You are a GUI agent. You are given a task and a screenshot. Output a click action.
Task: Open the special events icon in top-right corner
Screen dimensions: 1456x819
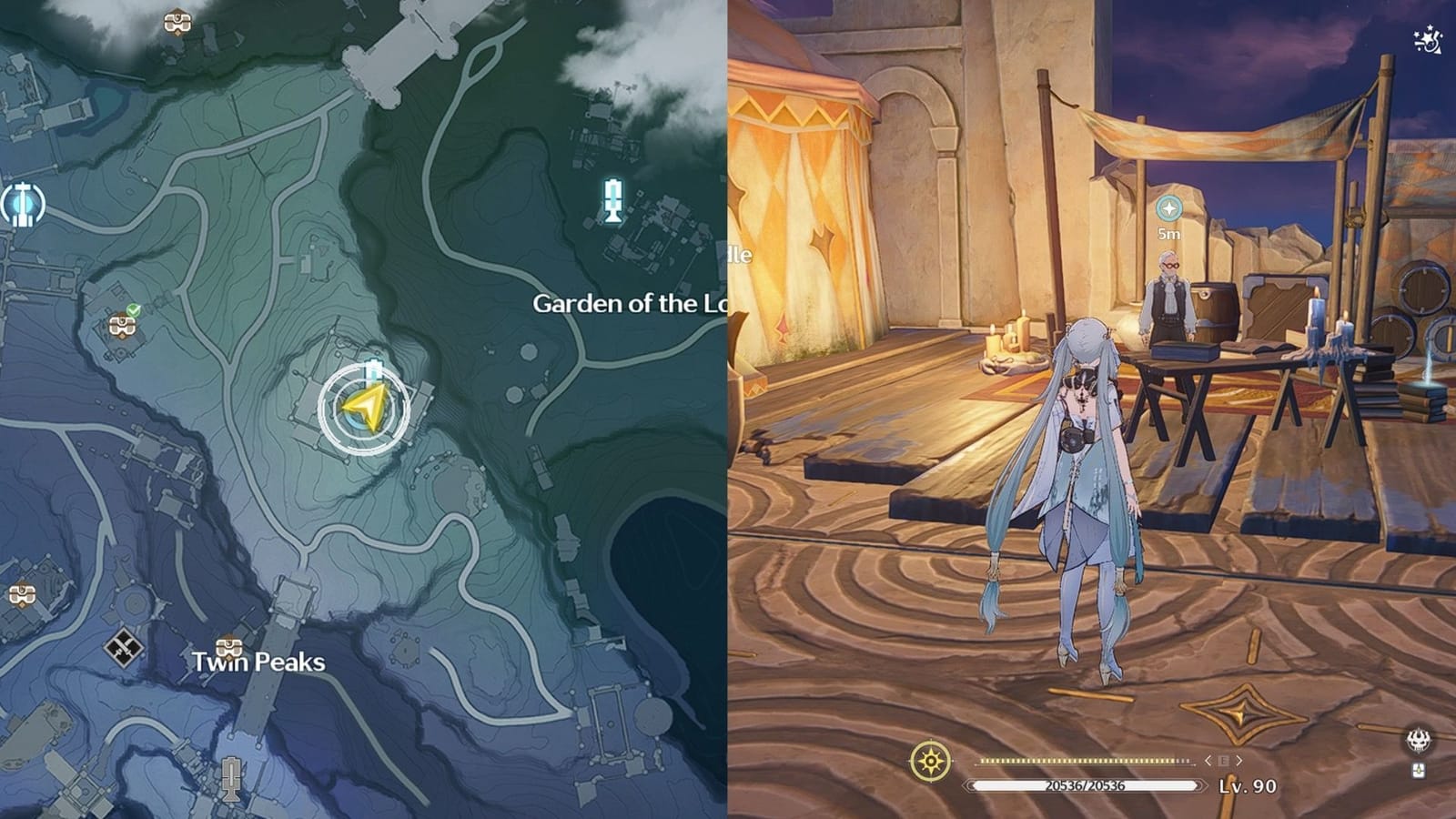click(1427, 38)
